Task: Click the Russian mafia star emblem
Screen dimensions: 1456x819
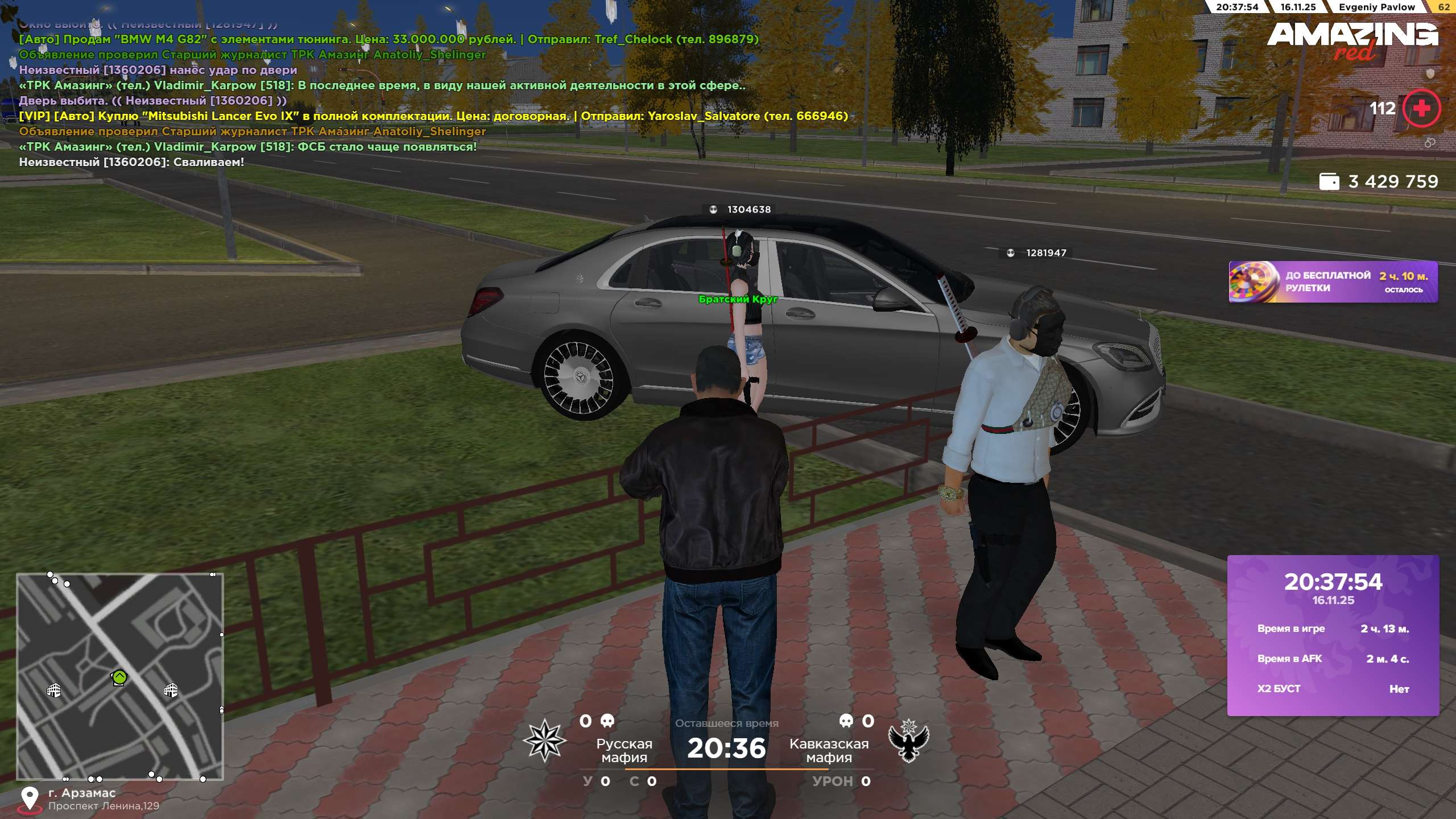Action: coord(544,740)
